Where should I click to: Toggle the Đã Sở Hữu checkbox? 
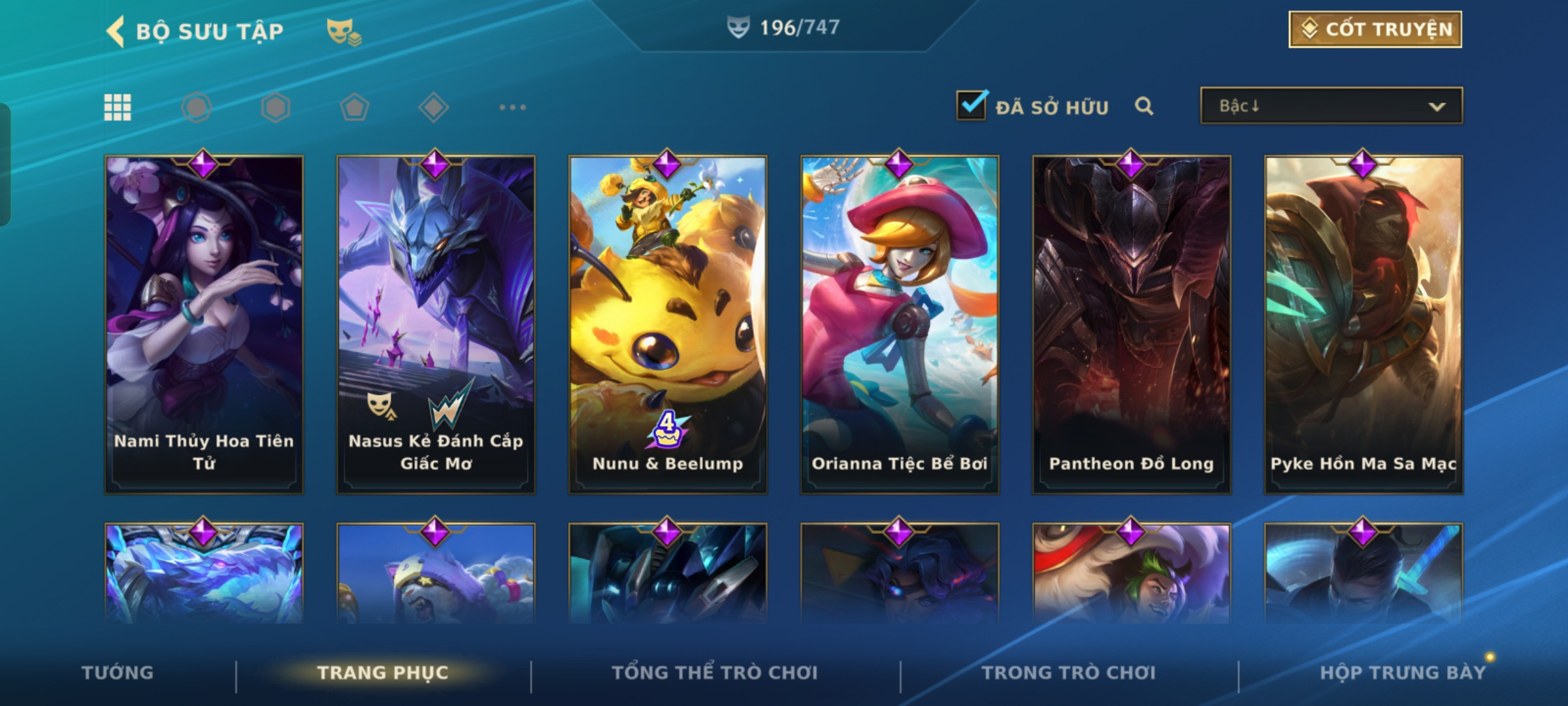971,106
